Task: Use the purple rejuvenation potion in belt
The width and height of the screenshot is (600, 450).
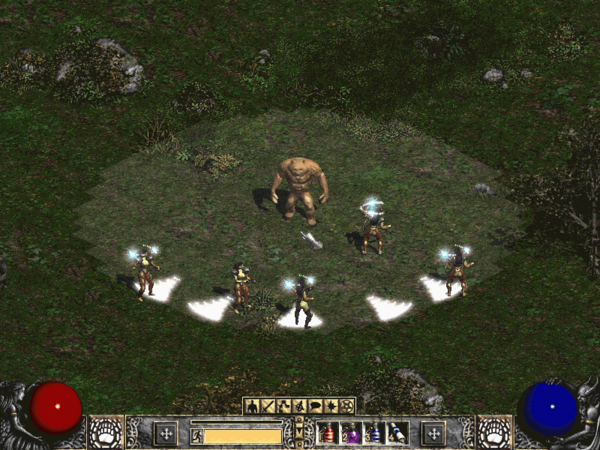Action: (351, 433)
